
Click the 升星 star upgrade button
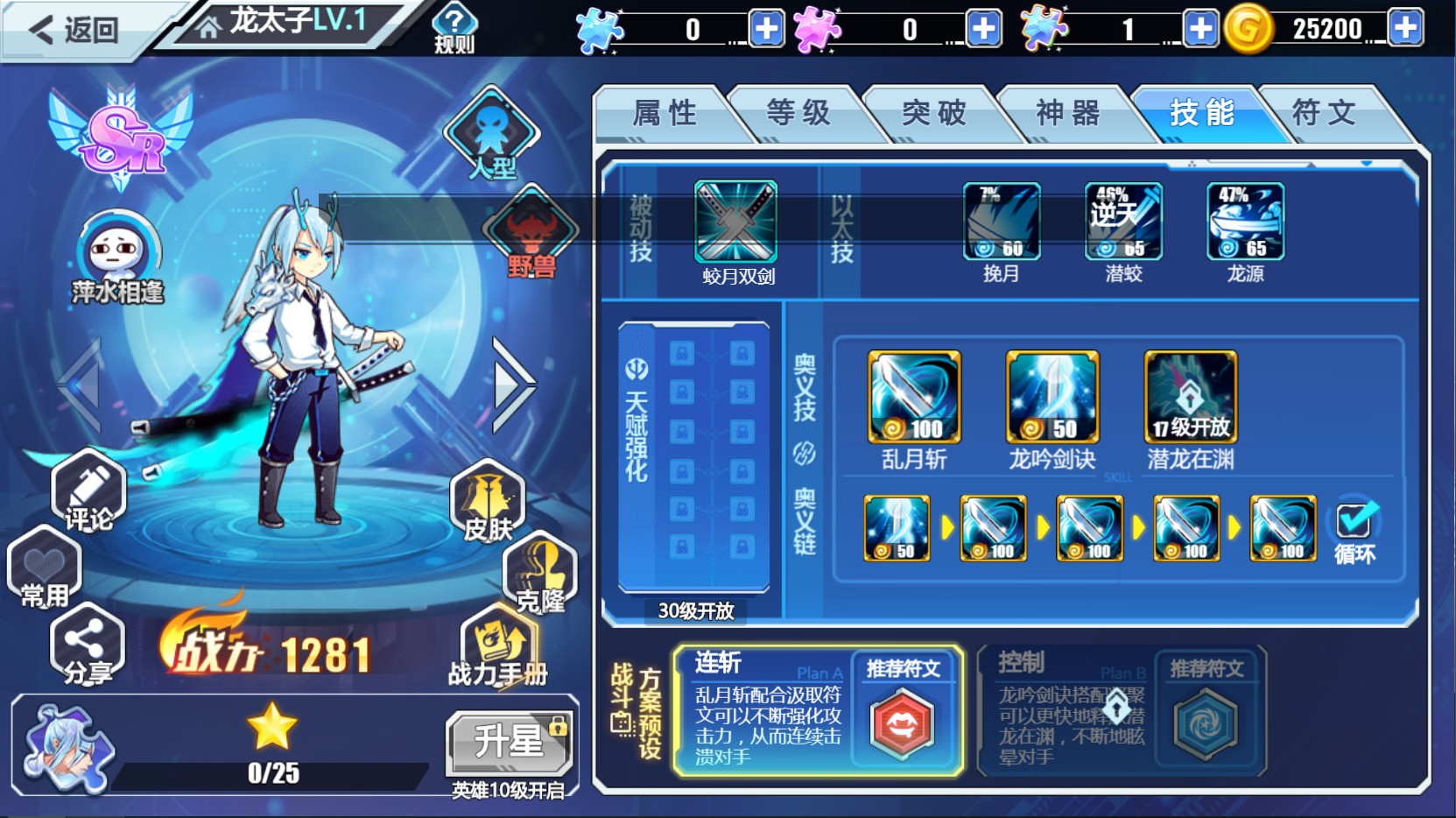pos(509,743)
